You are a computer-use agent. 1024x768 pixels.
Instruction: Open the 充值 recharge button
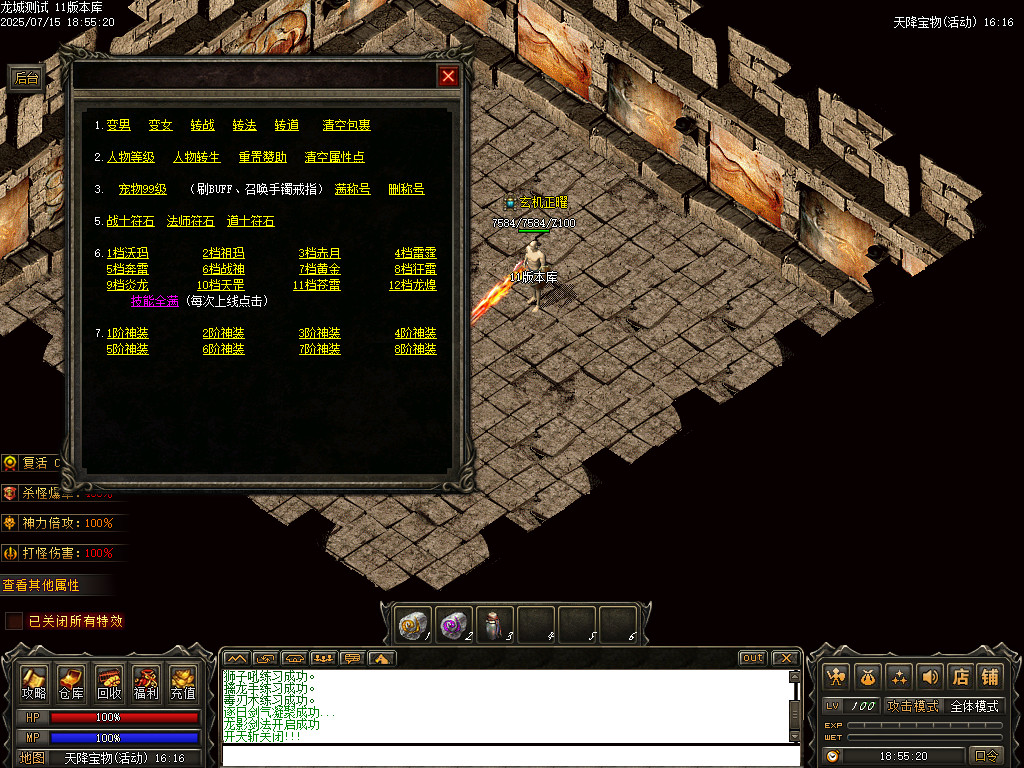click(x=183, y=683)
